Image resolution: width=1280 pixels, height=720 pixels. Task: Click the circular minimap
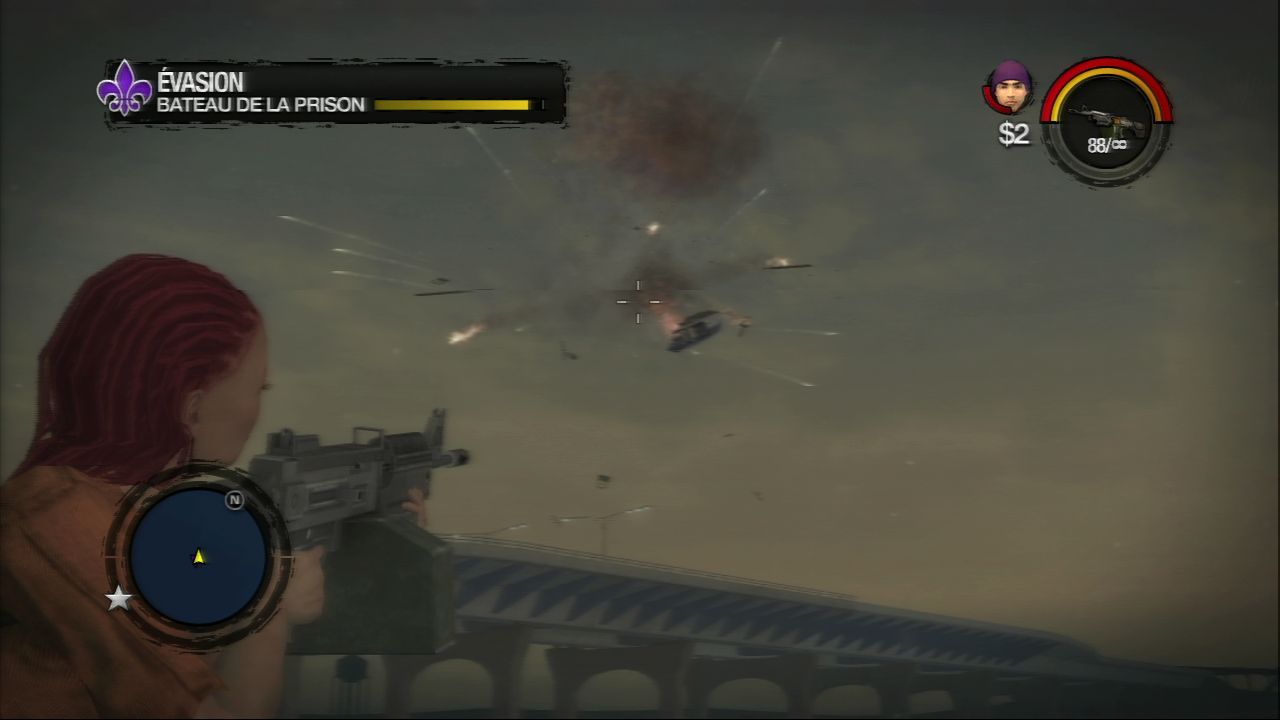[198, 556]
